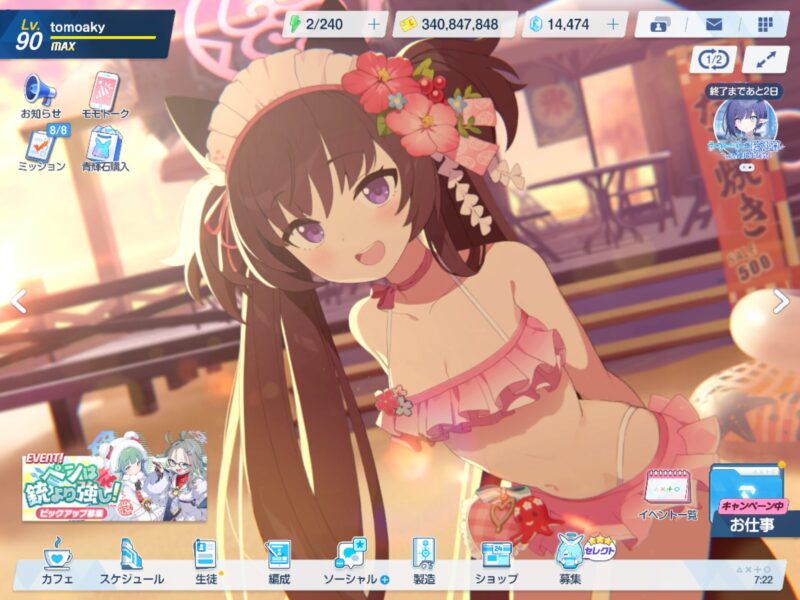Open the Notices (お知らせ) megaphone icon
800x600 pixels.
41,95
